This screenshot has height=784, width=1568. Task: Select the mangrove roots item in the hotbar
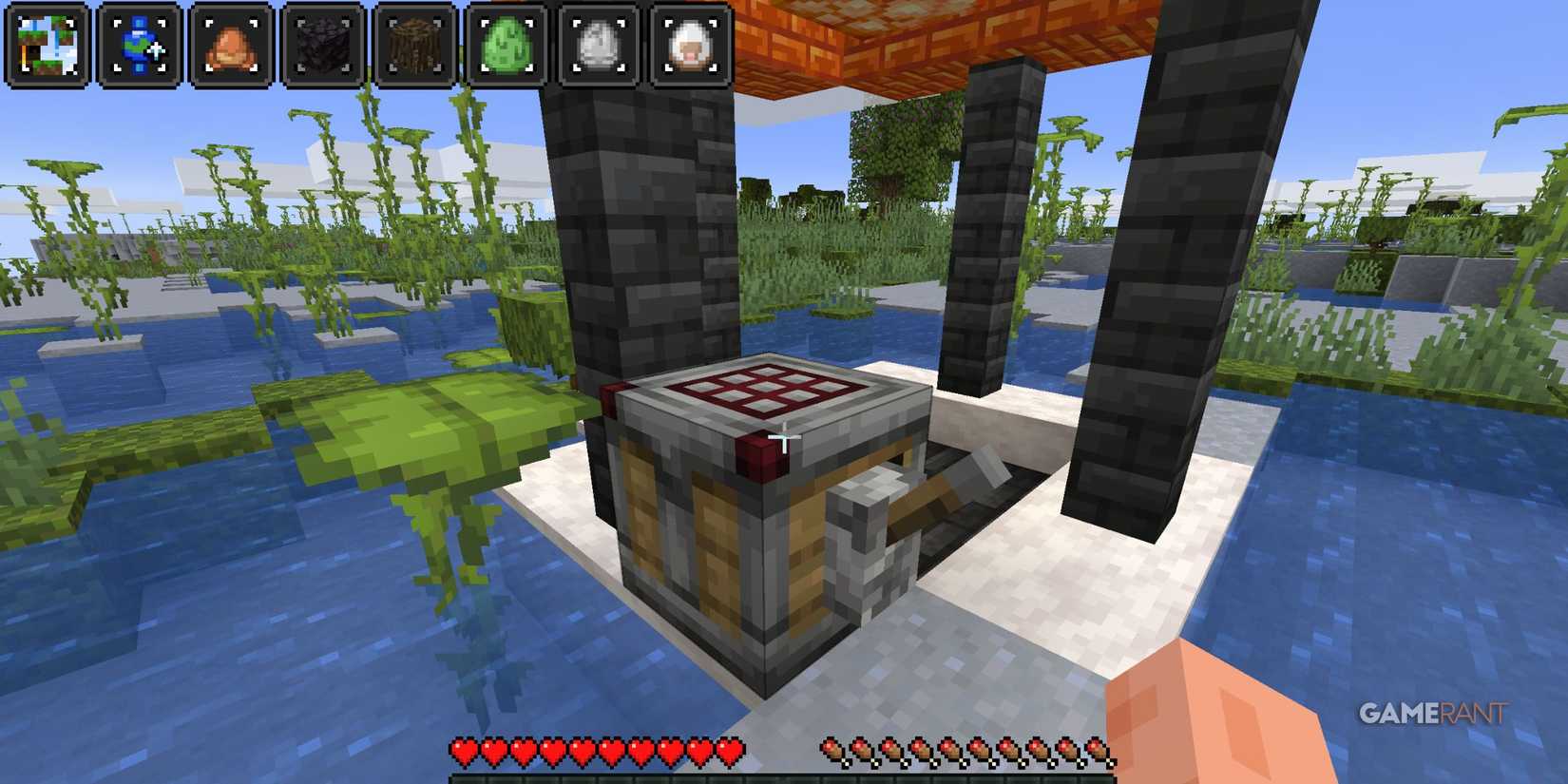click(413, 42)
